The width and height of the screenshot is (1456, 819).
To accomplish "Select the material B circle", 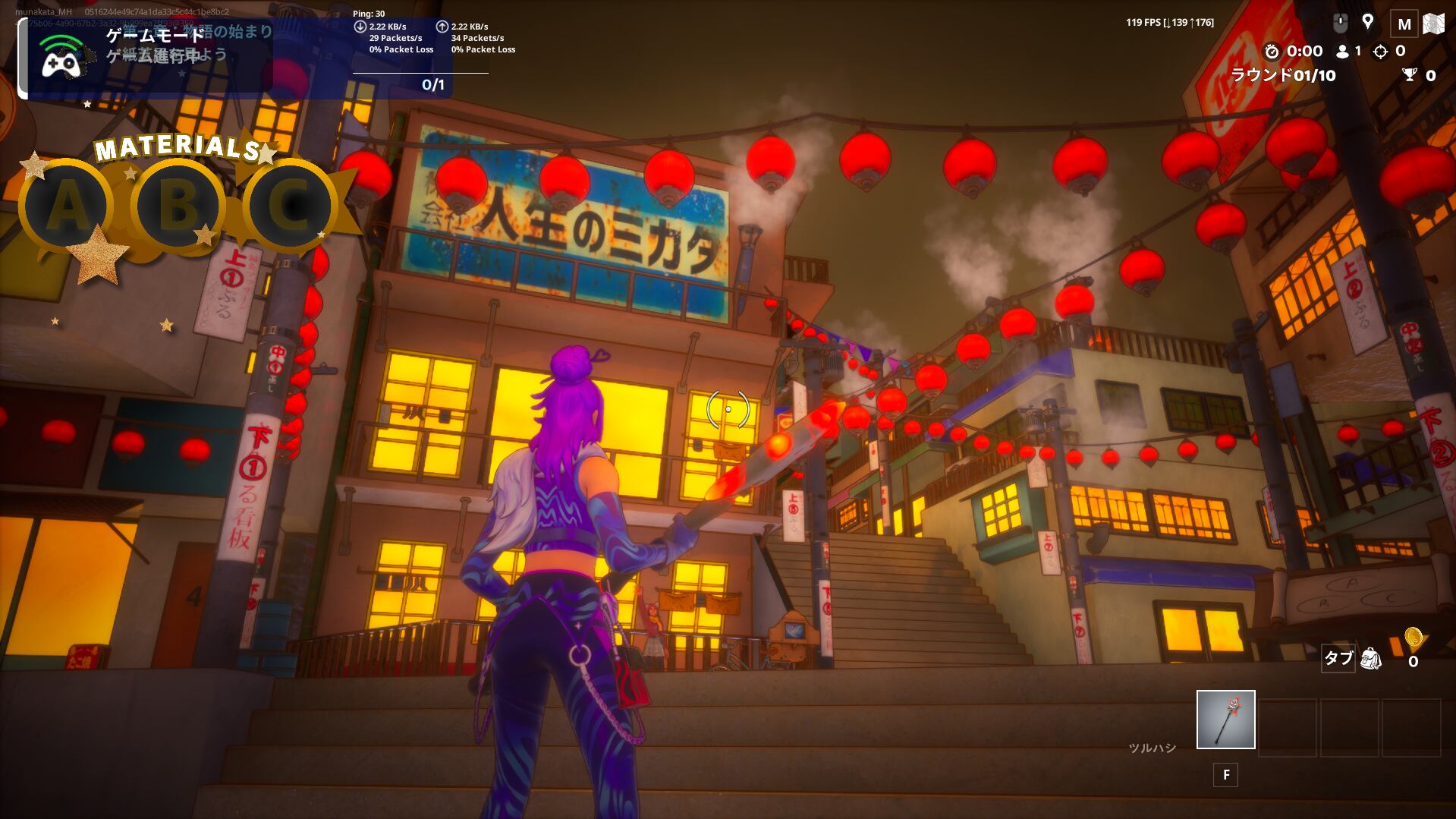I will coord(178,206).
